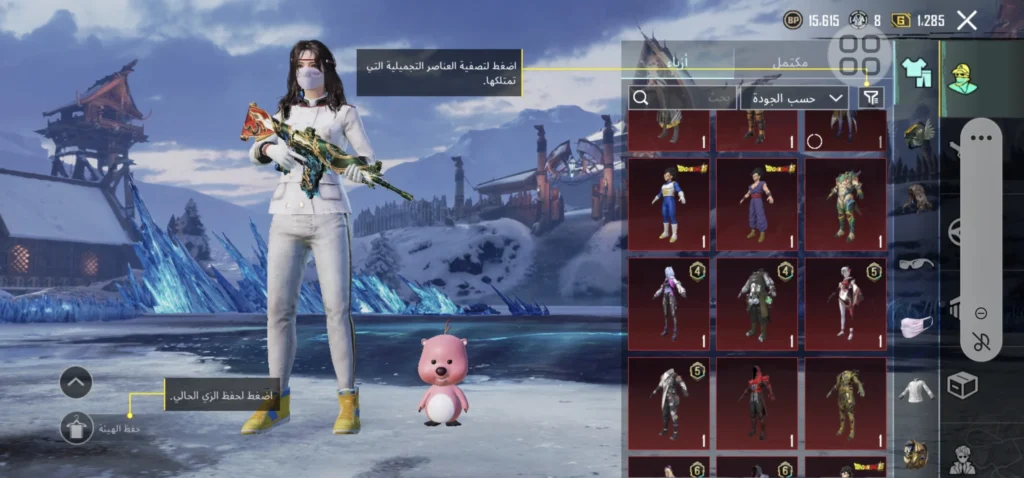Choose the teal and gold armored outfit
The width and height of the screenshot is (1024, 478).
845,204
